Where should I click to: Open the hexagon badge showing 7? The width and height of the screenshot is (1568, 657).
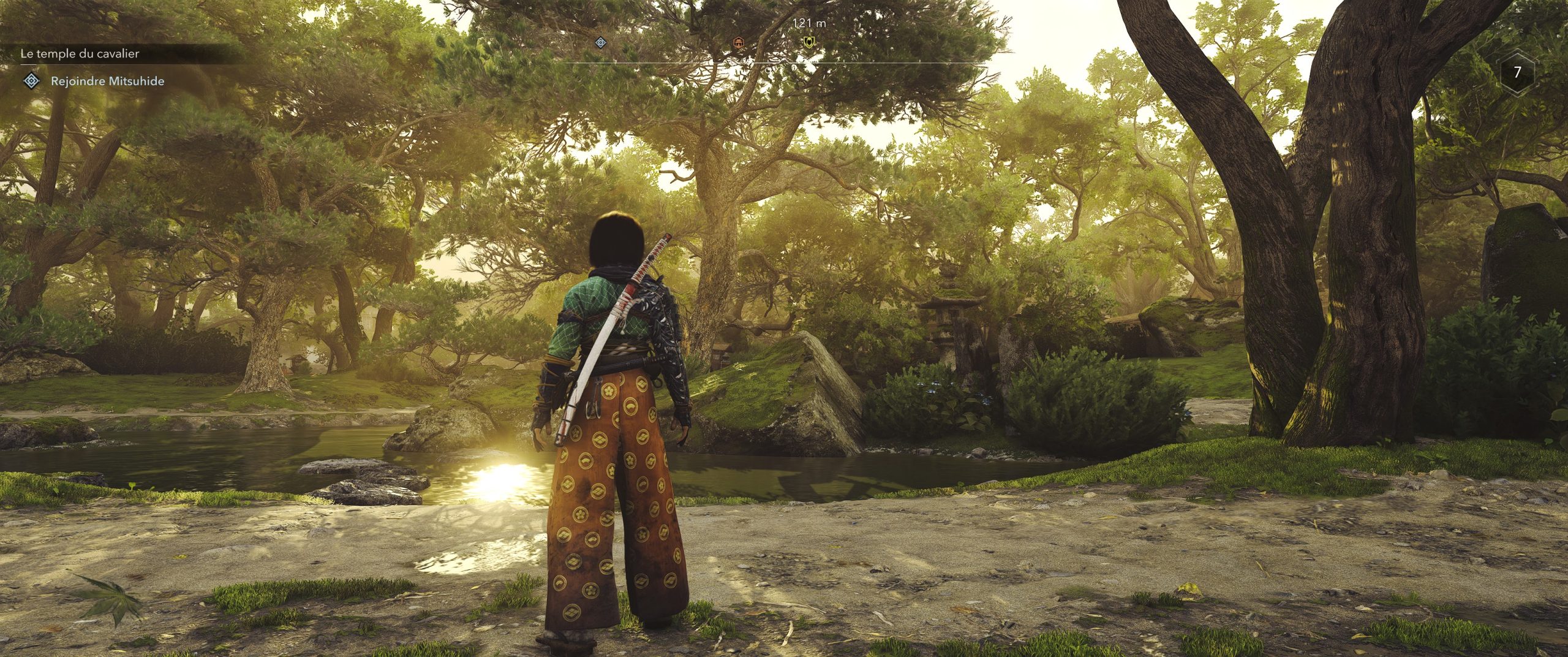[x=1517, y=73]
